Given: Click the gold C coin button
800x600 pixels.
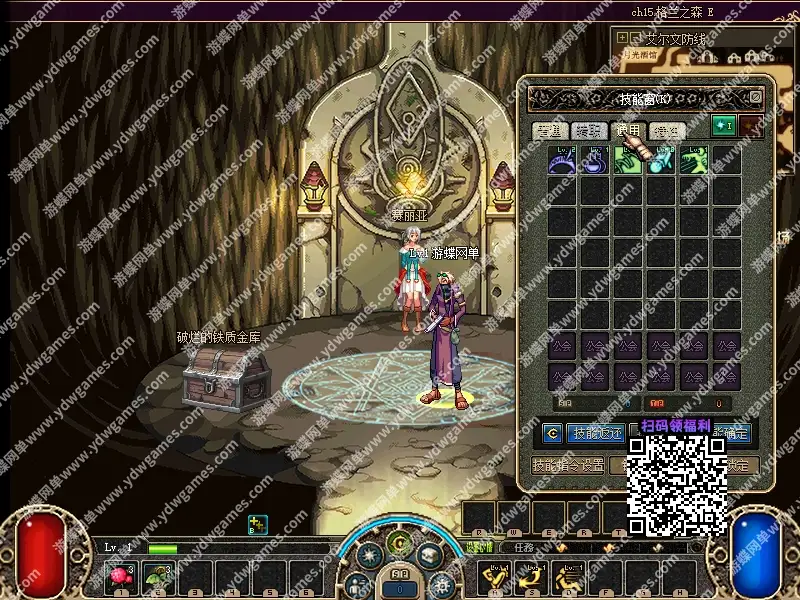Looking at the screenshot, I should click(552, 434).
